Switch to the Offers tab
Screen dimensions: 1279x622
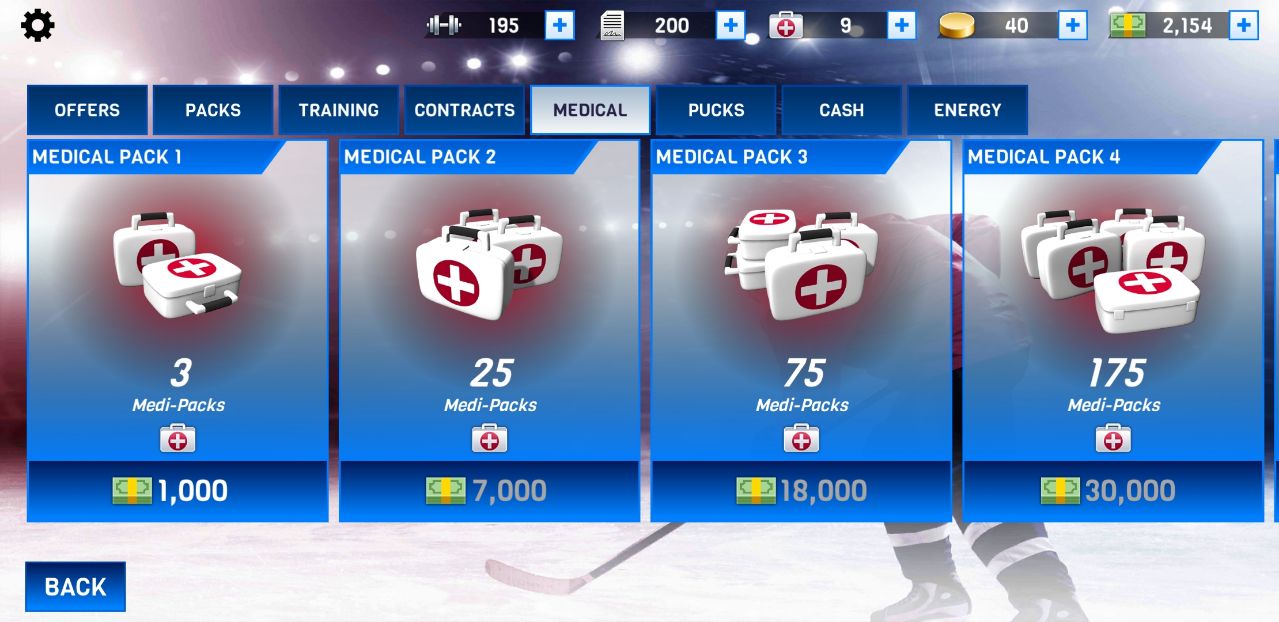point(87,110)
